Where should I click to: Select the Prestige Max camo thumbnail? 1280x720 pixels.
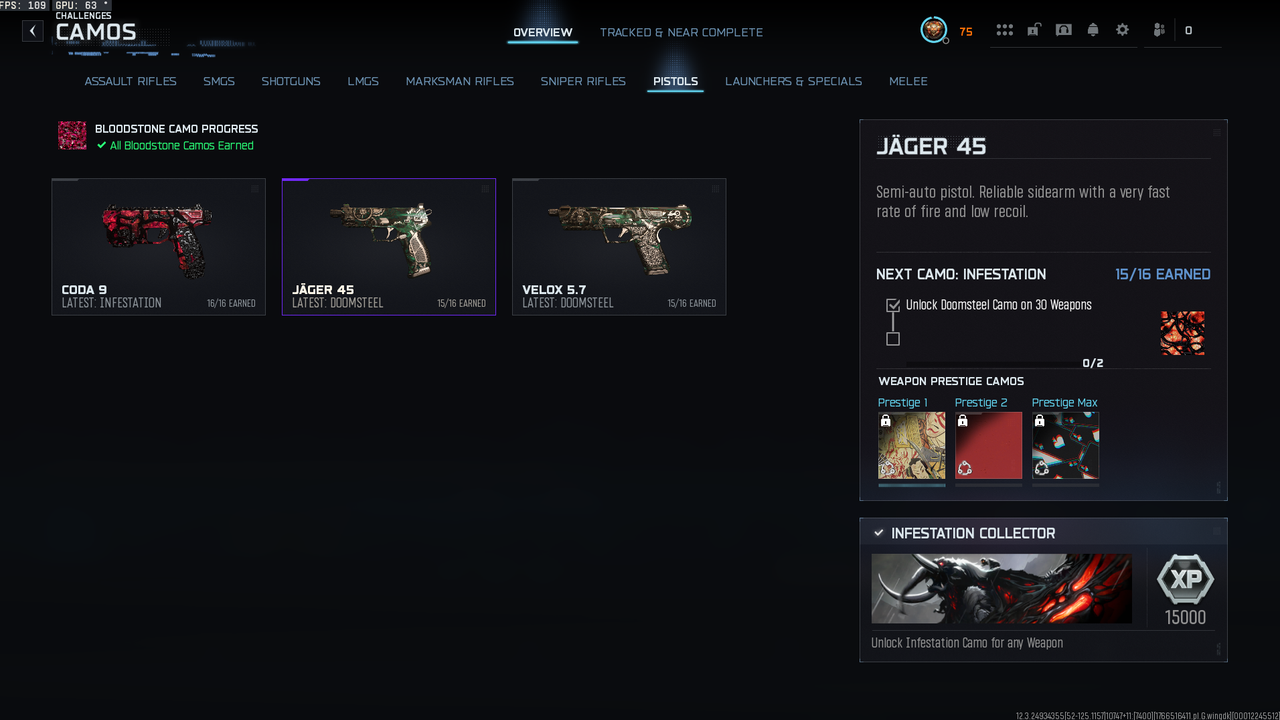(1065, 445)
